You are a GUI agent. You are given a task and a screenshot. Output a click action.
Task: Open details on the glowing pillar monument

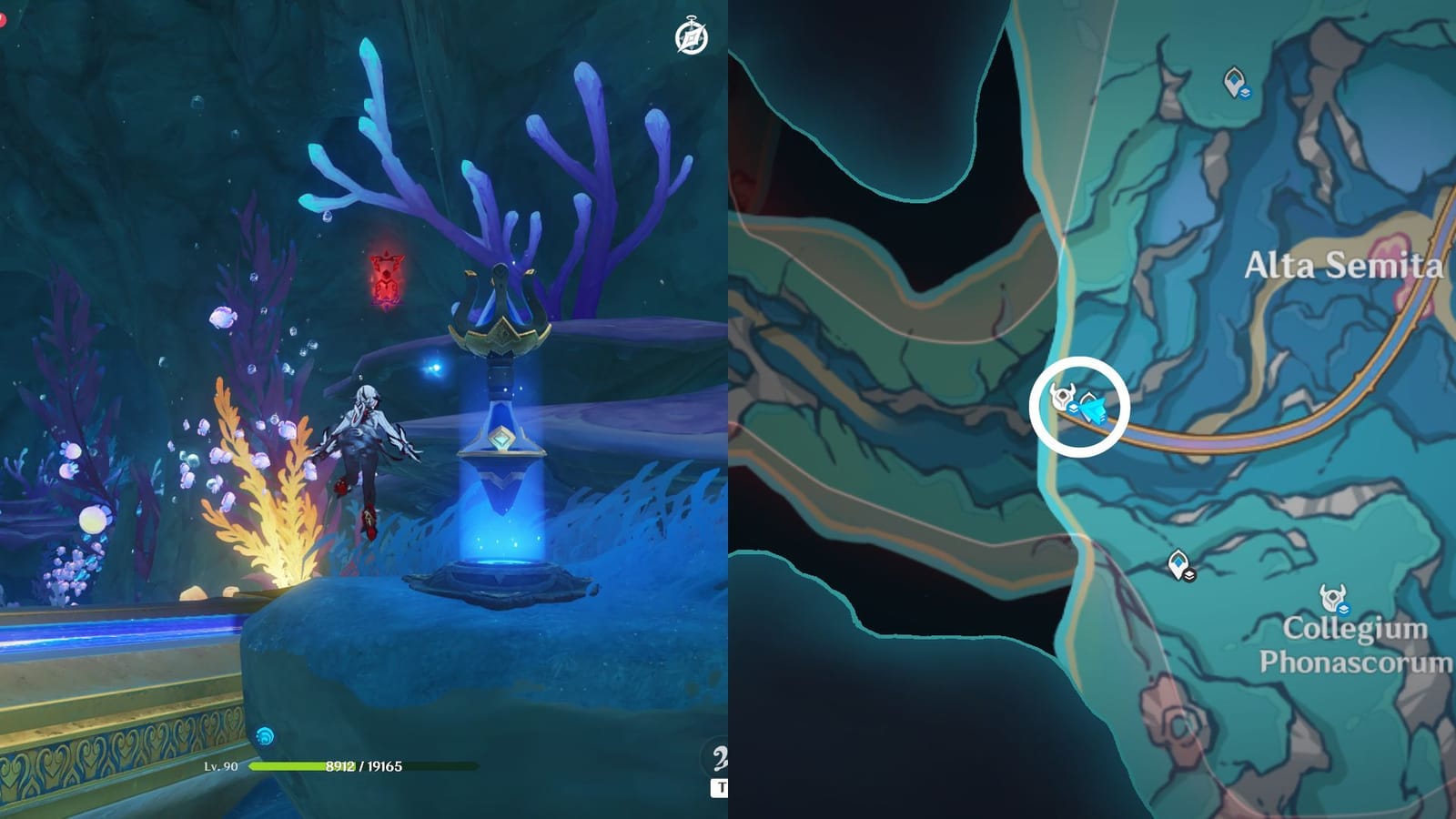(500, 428)
